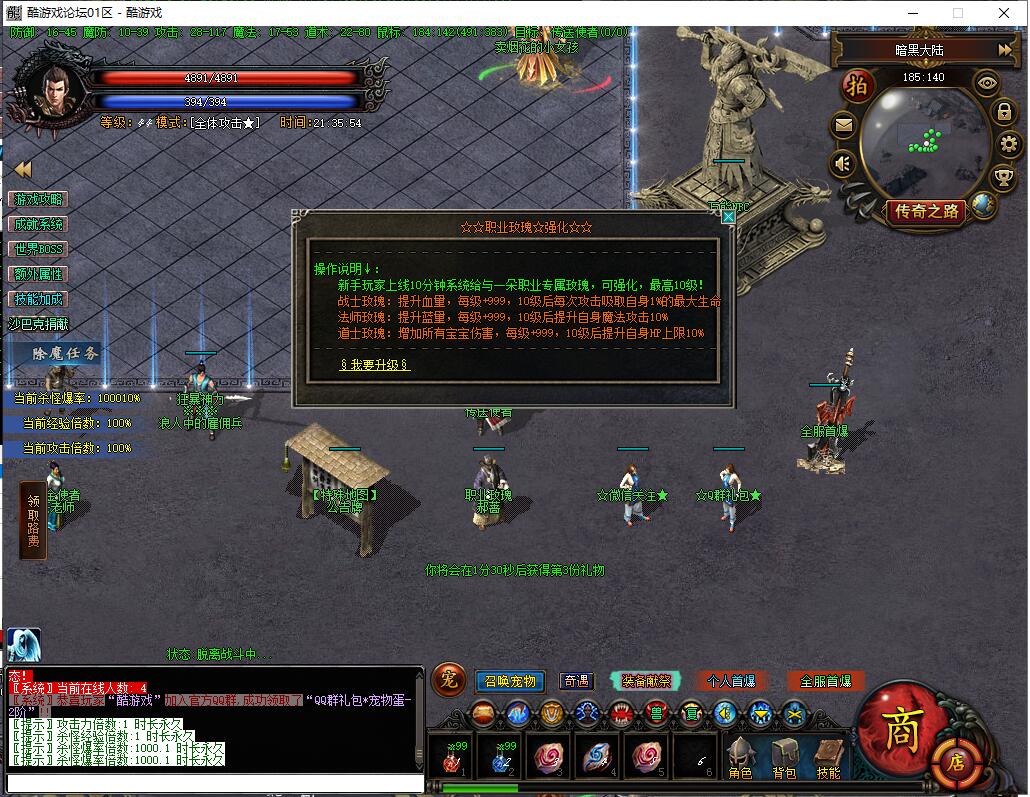Screen dimensions: 1030x797
Task: Choose the §我要升级§ dialogue option
Action: [x=374, y=365]
